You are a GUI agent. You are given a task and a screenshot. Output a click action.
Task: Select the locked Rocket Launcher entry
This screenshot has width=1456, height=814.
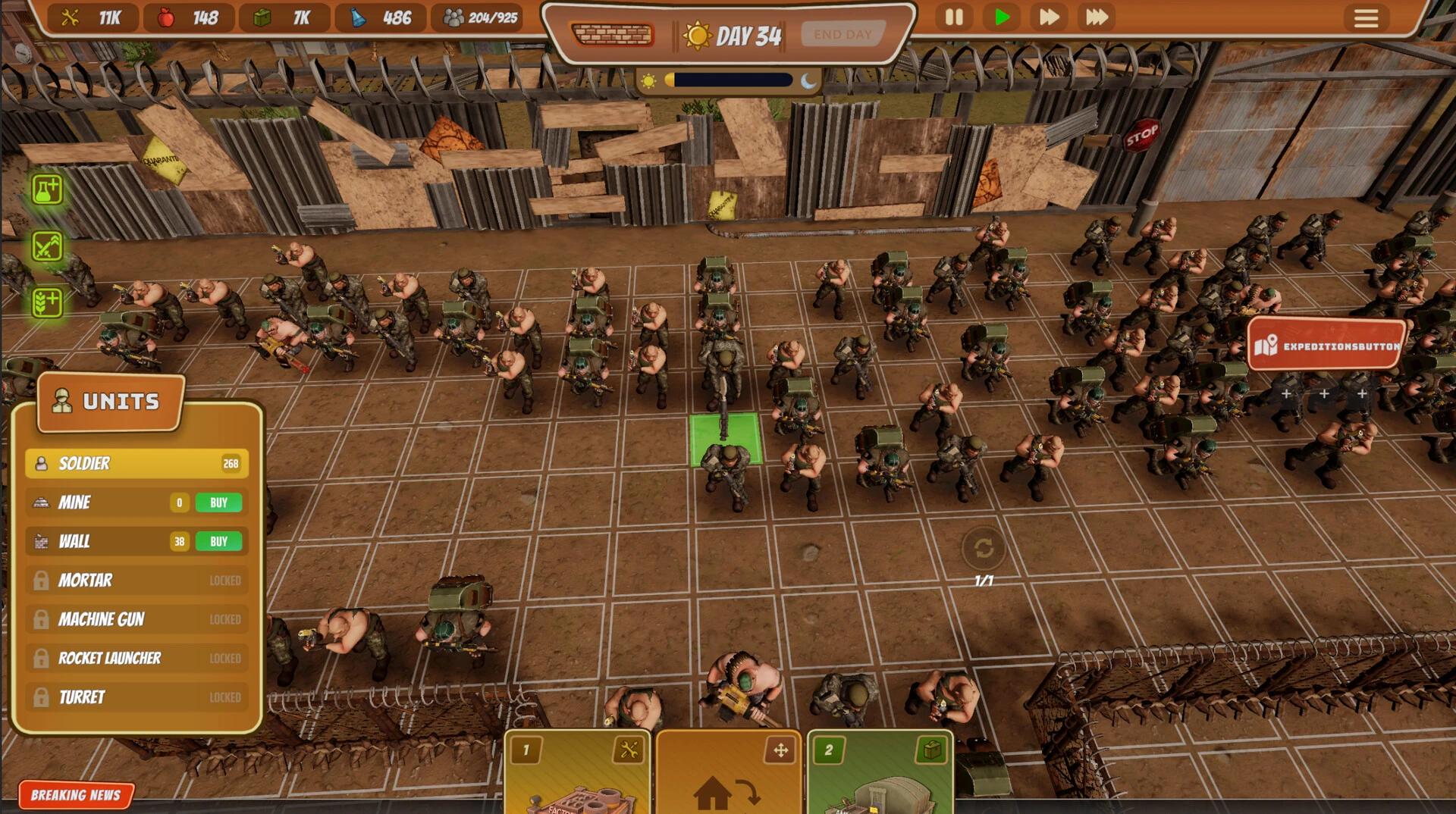136,659
